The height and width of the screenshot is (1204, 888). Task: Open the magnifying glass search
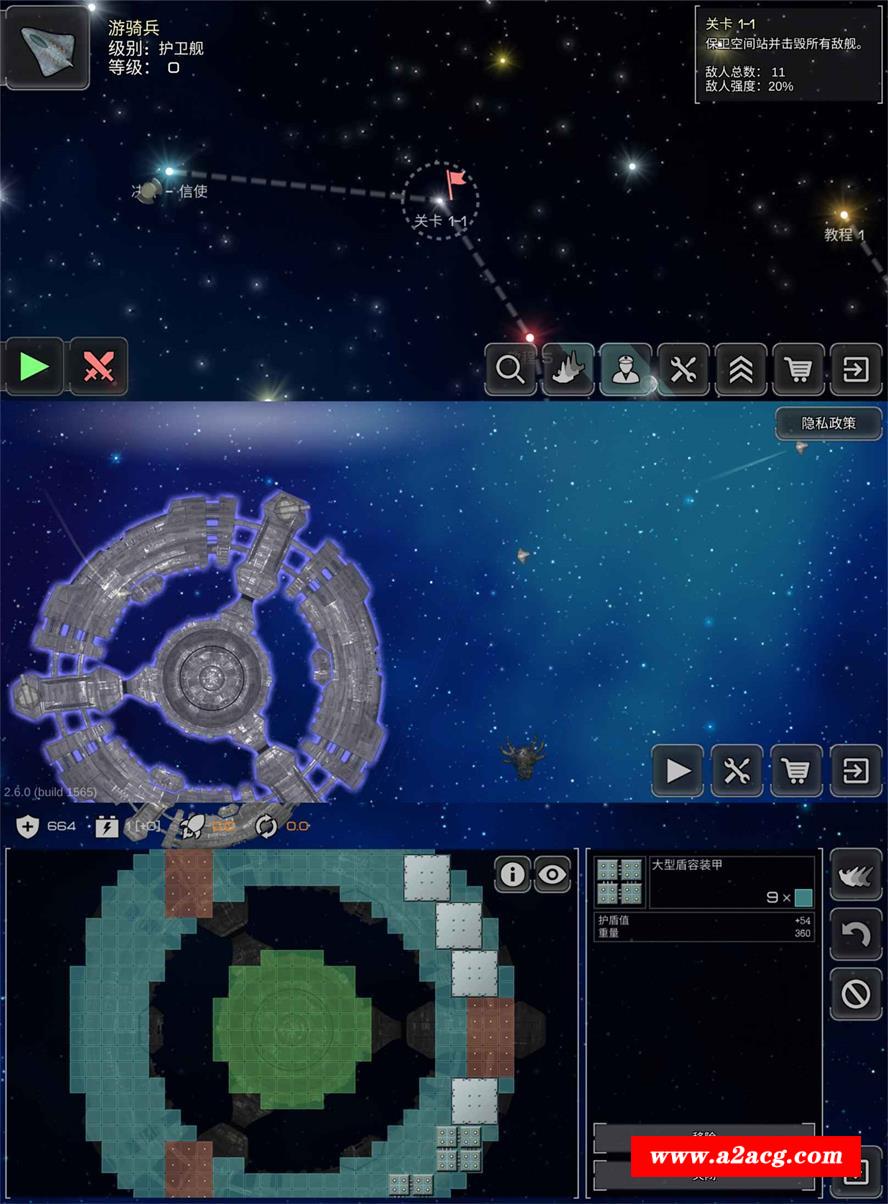510,370
